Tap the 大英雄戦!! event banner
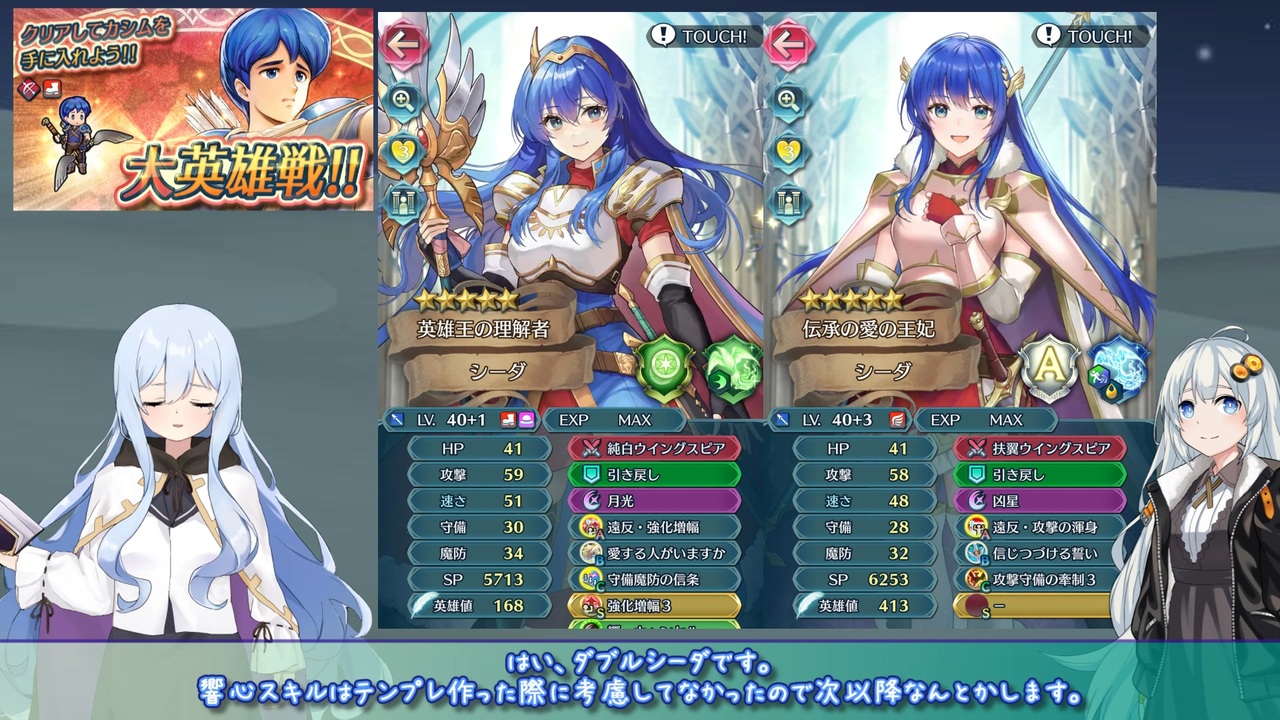 click(x=188, y=110)
